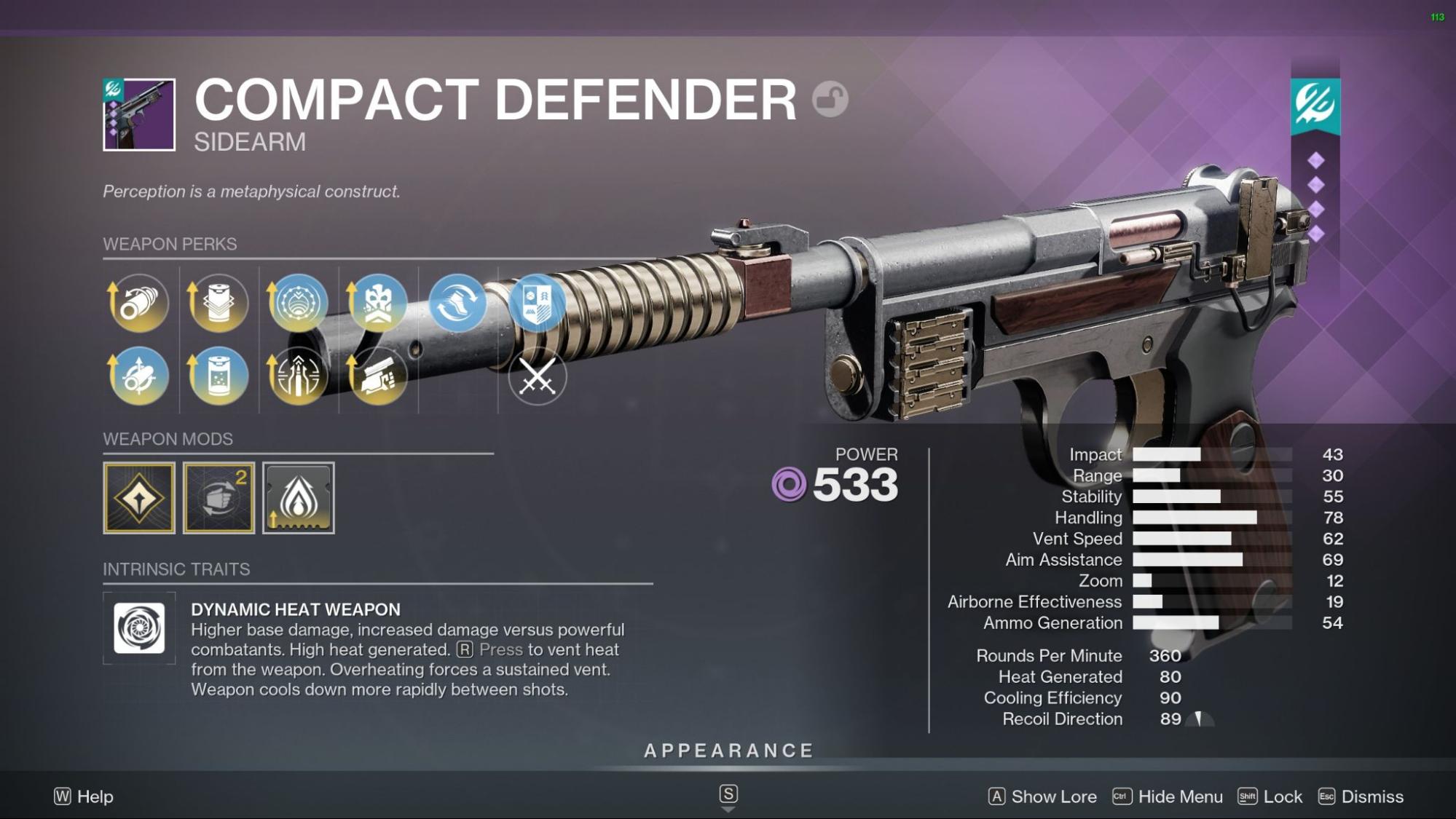Show Lore for this weapon
This screenshot has height=819, width=1456.
(x=1042, y=796)
